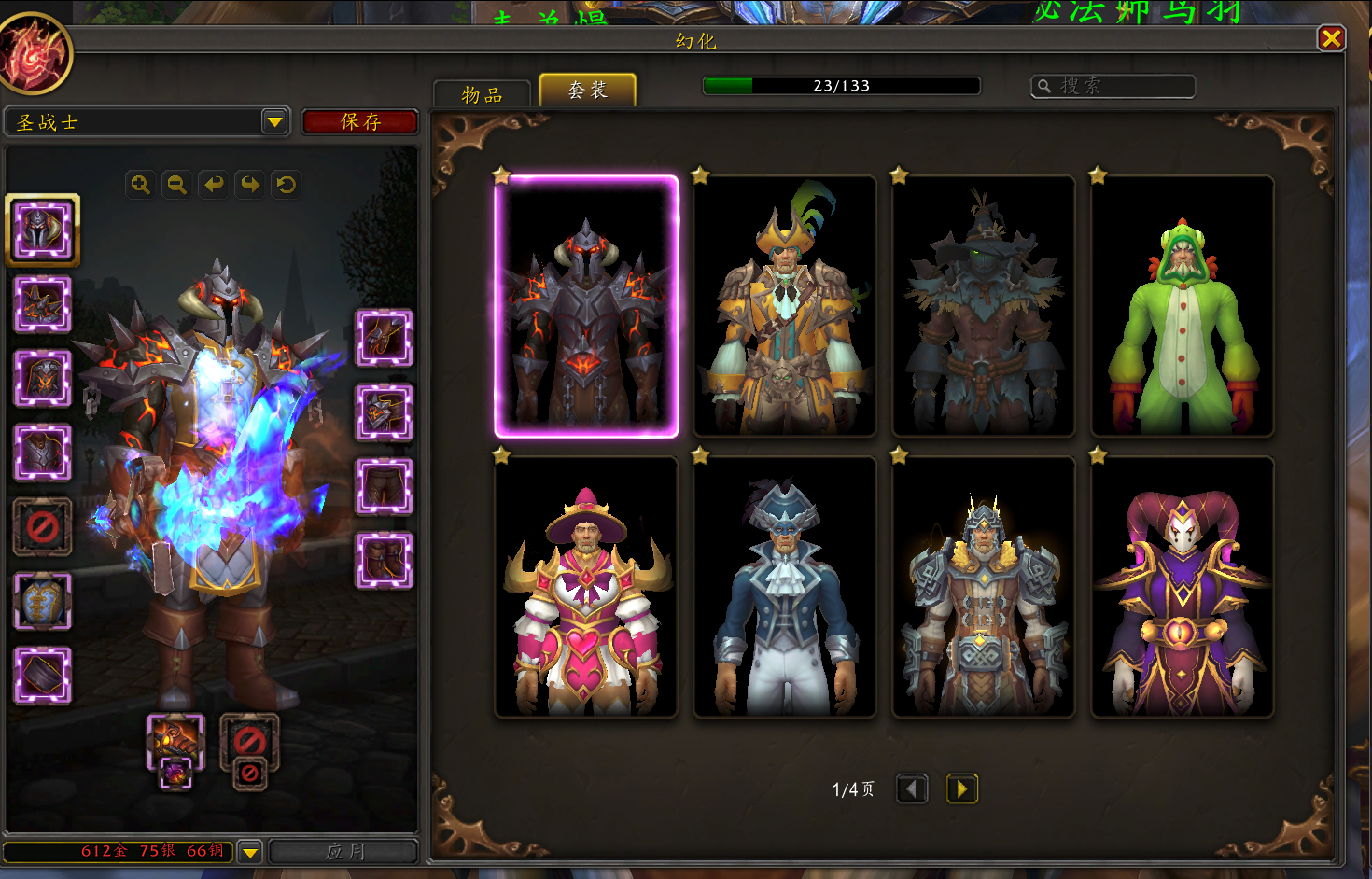The width and height of the screenshot is (1372, 879).
Task: Select the 套装 (Sets) tab
Action: pos(588,91)
